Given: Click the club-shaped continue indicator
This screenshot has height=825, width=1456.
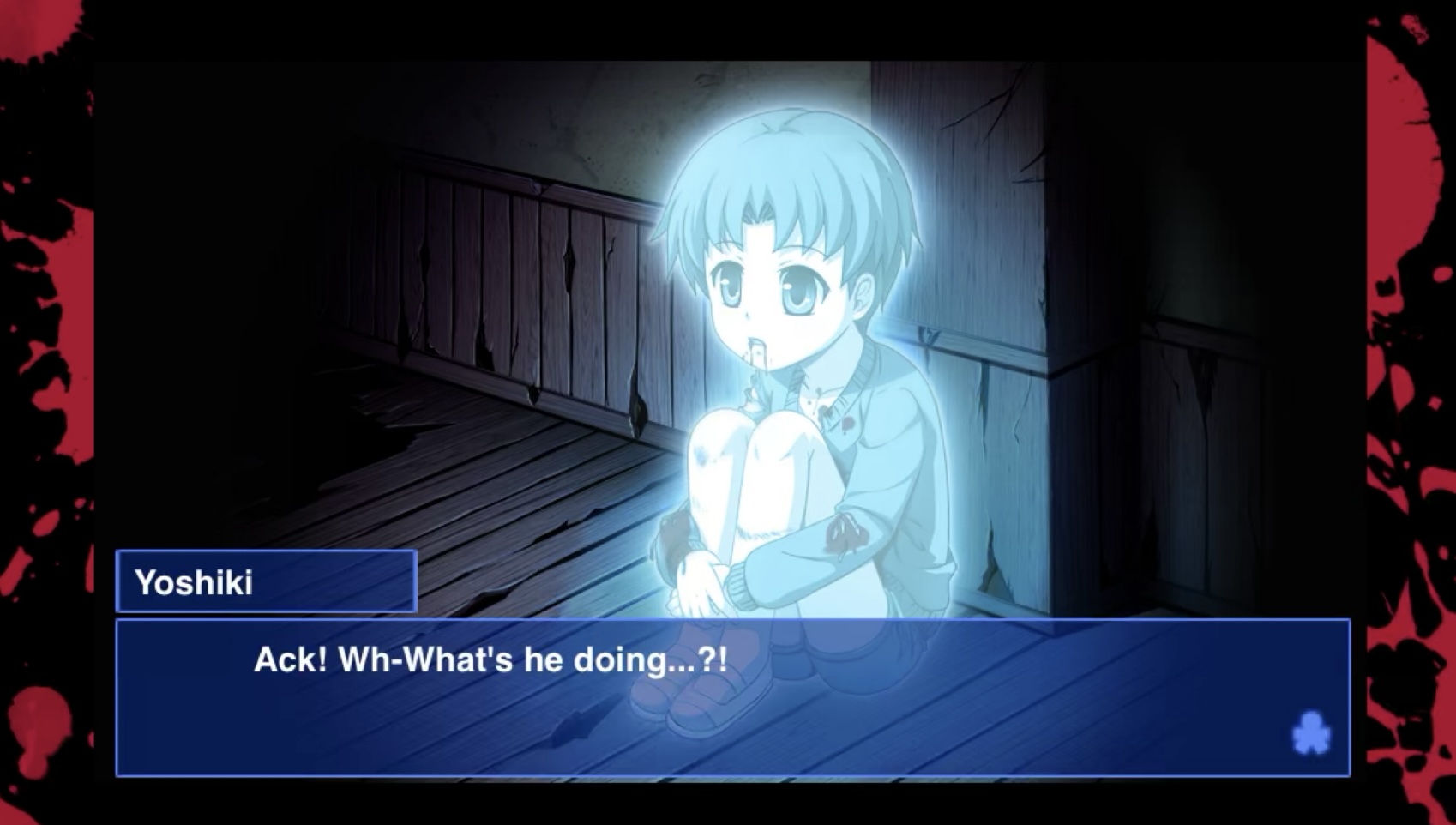Looking at the screenshot, I should [x=1310, y=733].
